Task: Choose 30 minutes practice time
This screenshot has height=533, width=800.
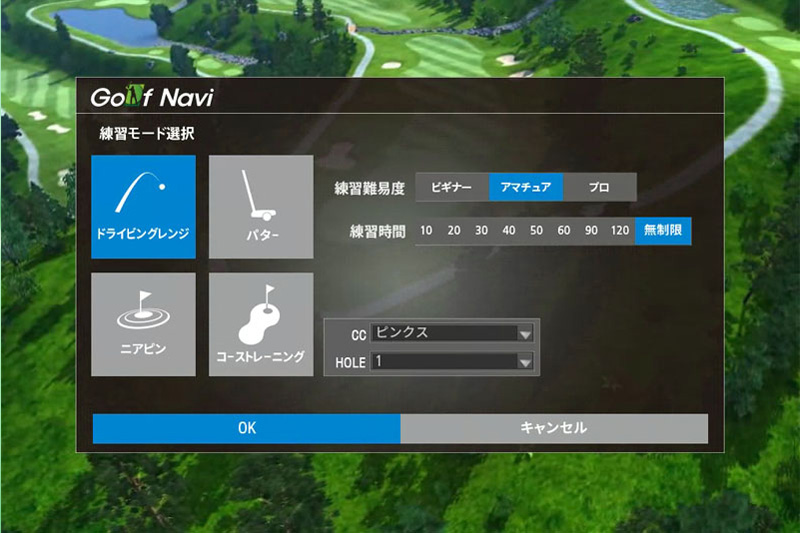Action: 481,231
